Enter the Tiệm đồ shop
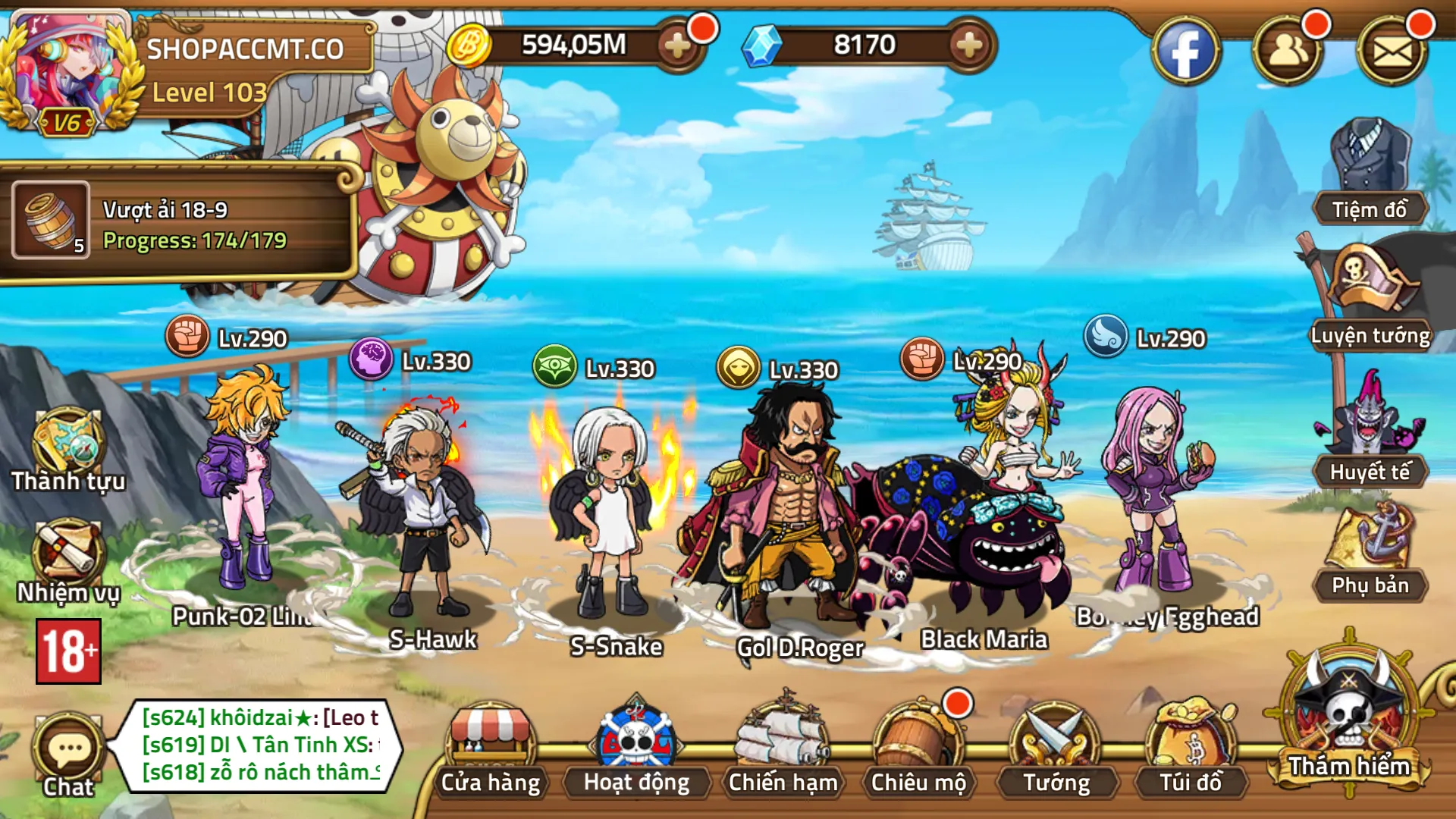Screen dimensions: 1456x819 coord(1370,174)
